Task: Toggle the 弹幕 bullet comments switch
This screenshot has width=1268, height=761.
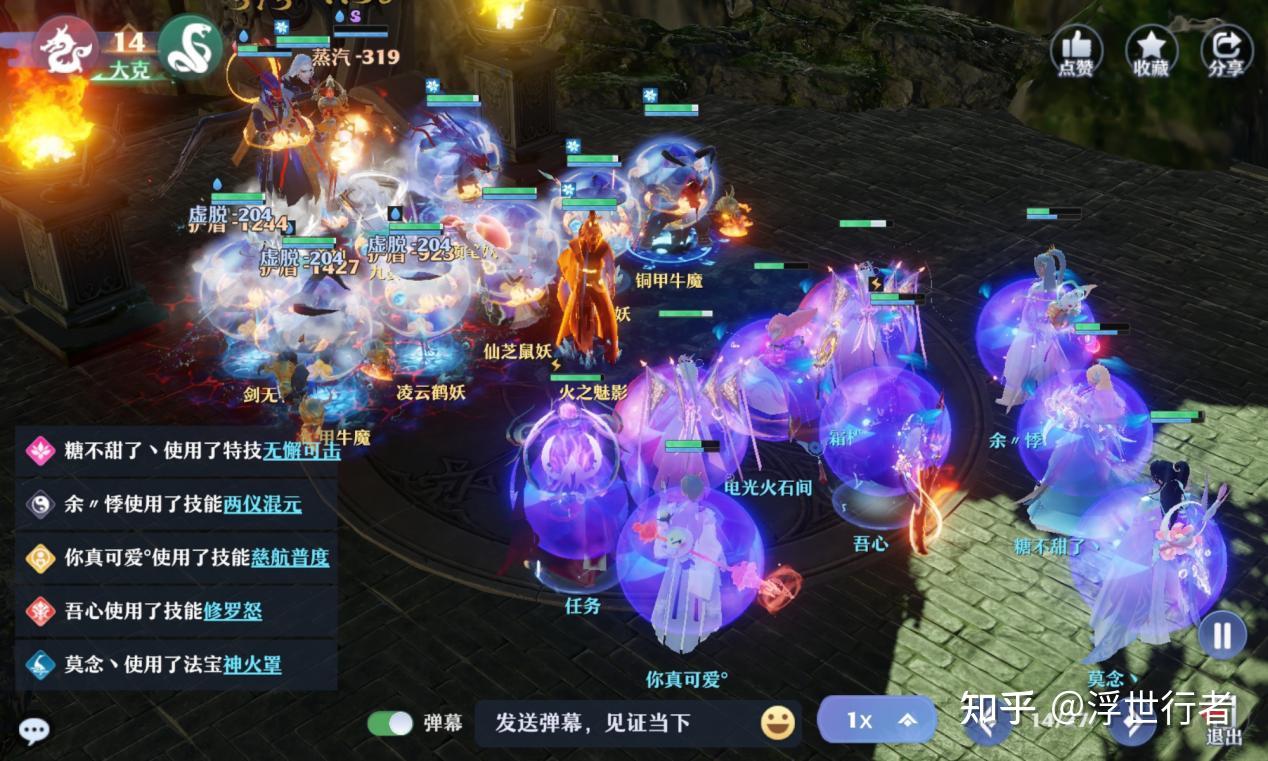Action: (x=390, y=723)
